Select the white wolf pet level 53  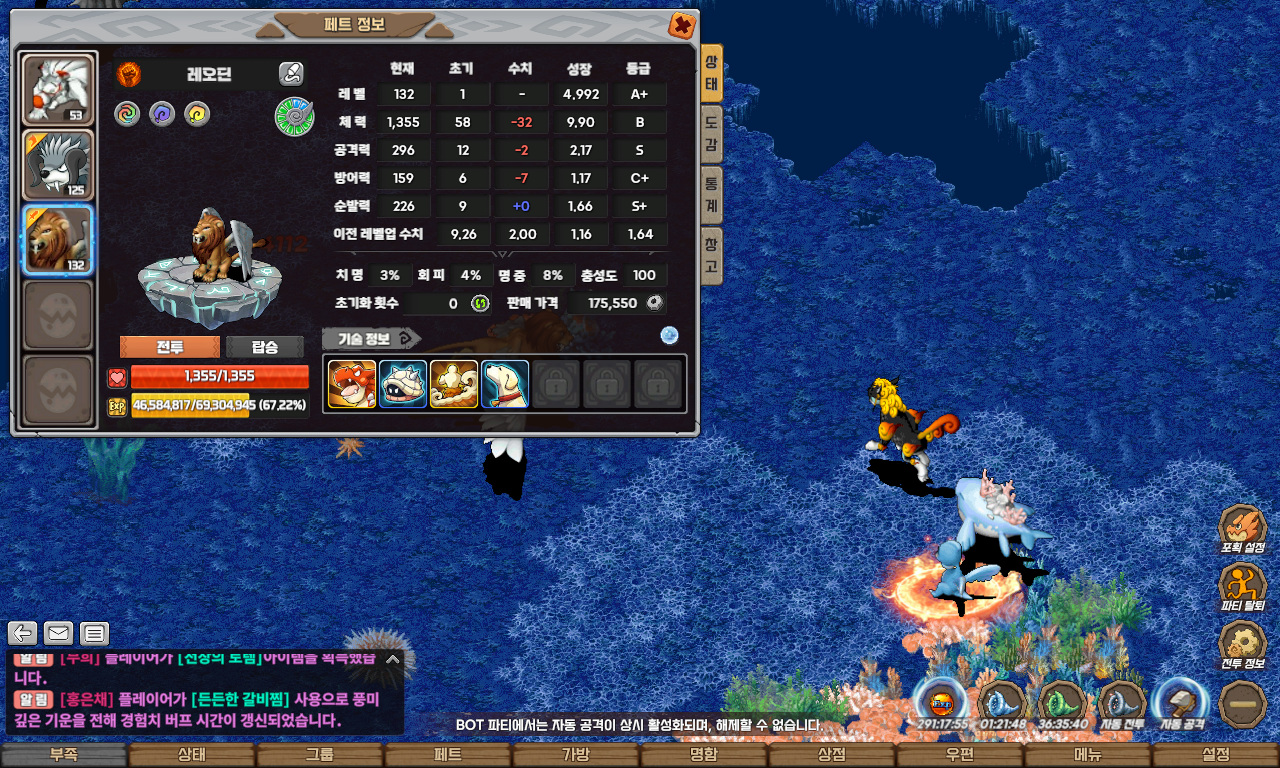tap(58, 90)
